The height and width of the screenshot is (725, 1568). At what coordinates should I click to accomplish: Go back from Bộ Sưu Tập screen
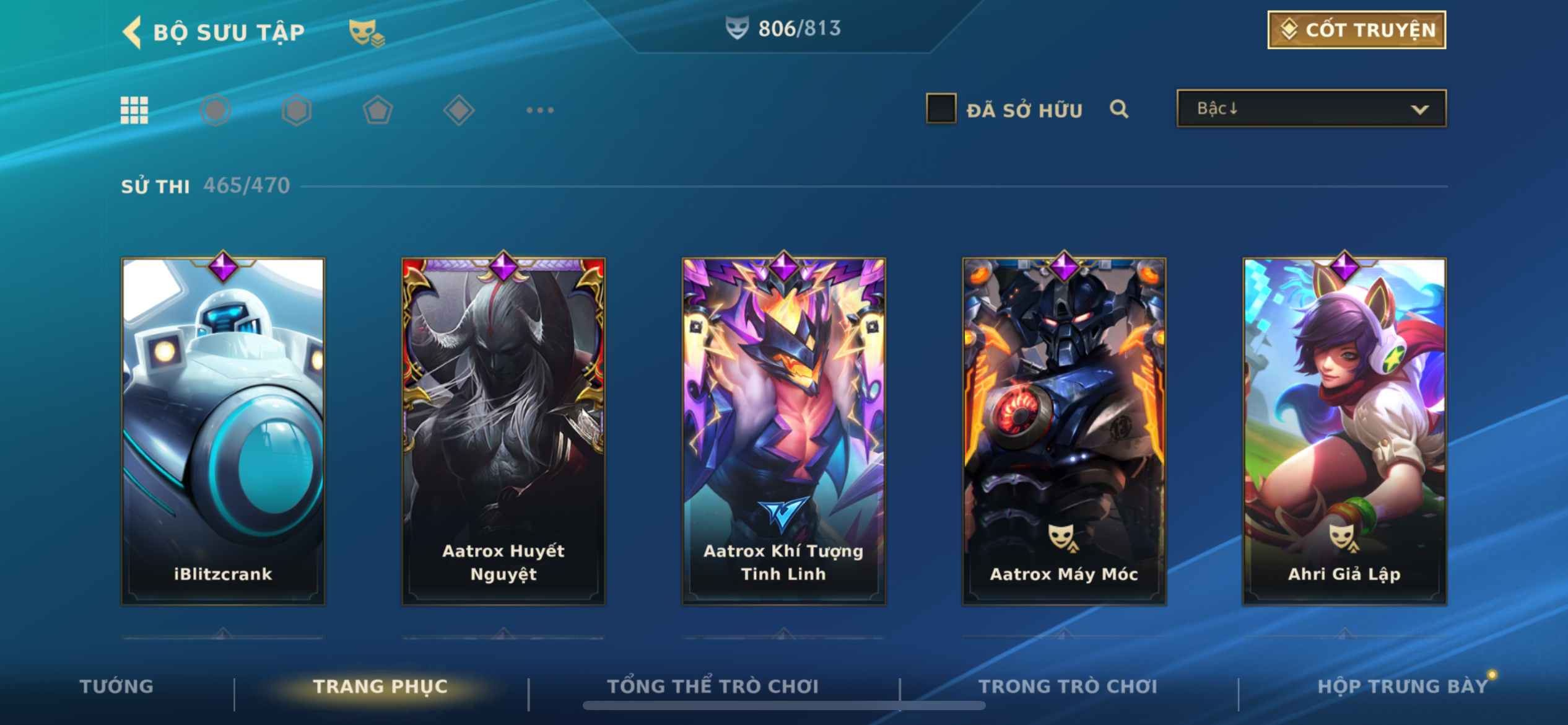coord(133,32)
